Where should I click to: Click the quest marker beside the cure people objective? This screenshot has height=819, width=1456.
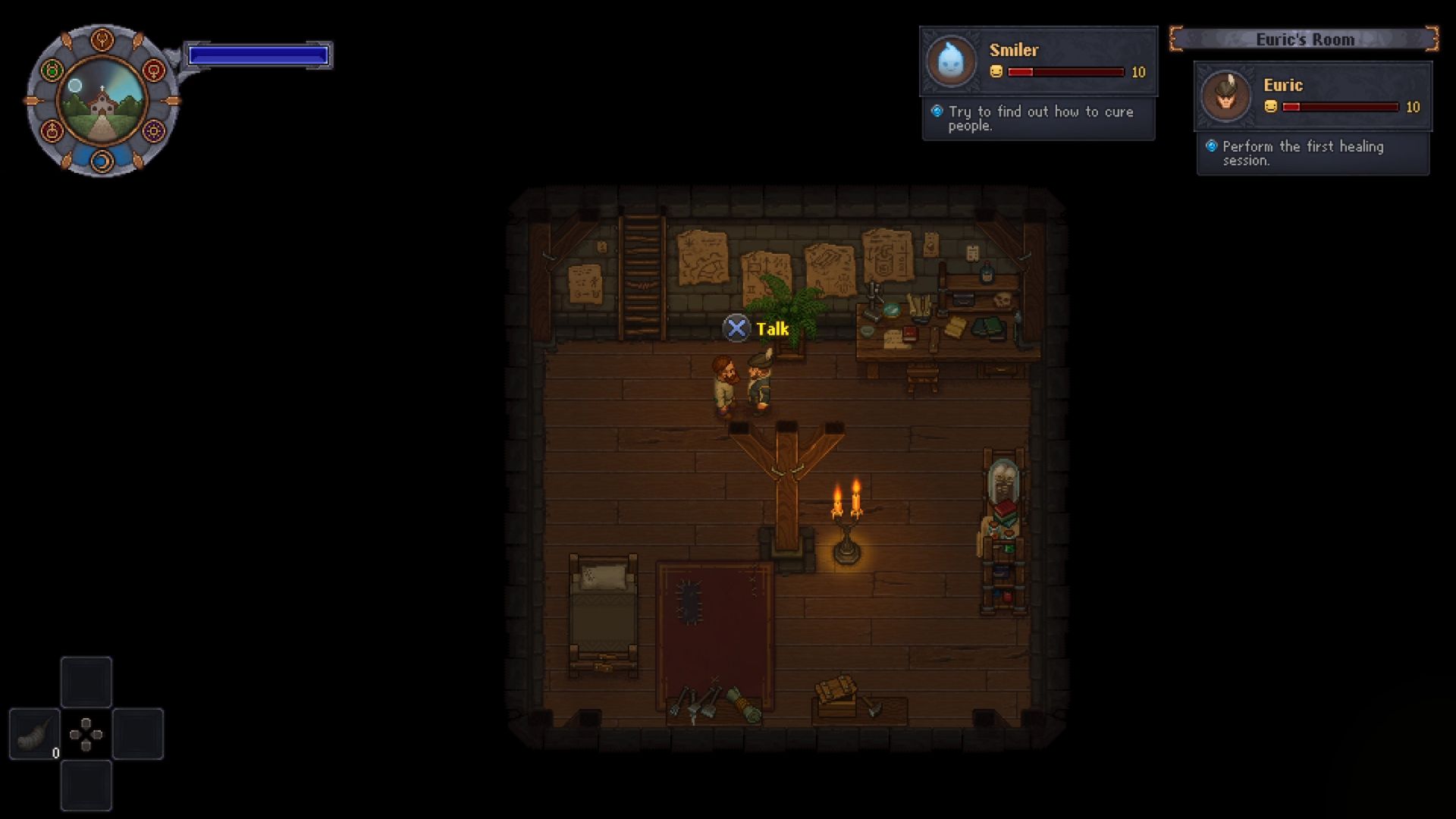coord(938,111)
